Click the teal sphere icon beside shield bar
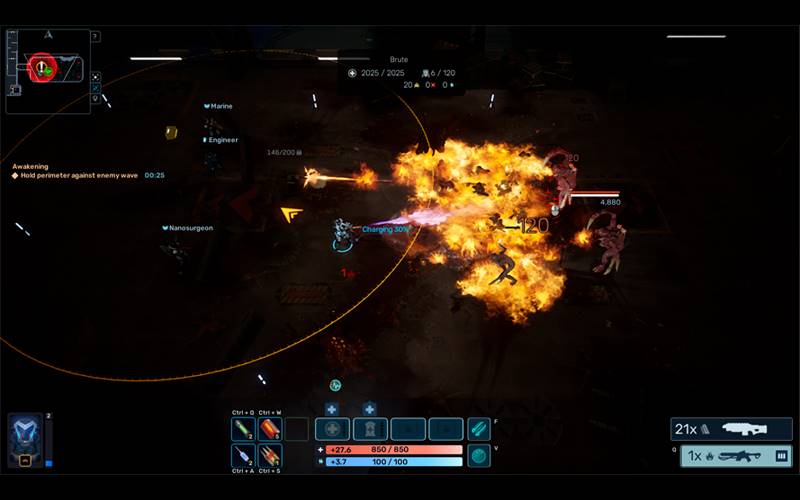The width and height of the screenshot is (800, 500). 479,456
